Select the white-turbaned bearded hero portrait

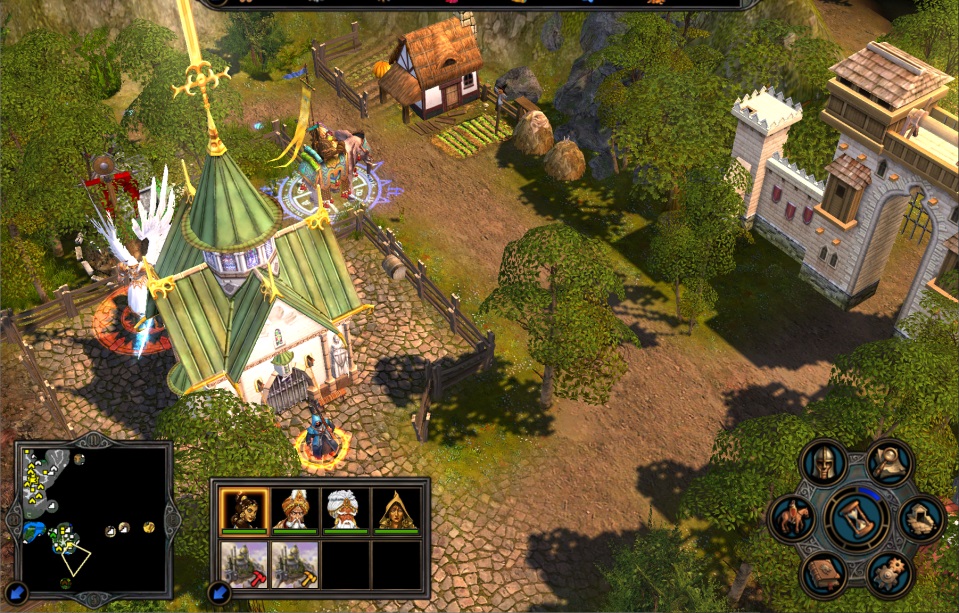(346, 511)
